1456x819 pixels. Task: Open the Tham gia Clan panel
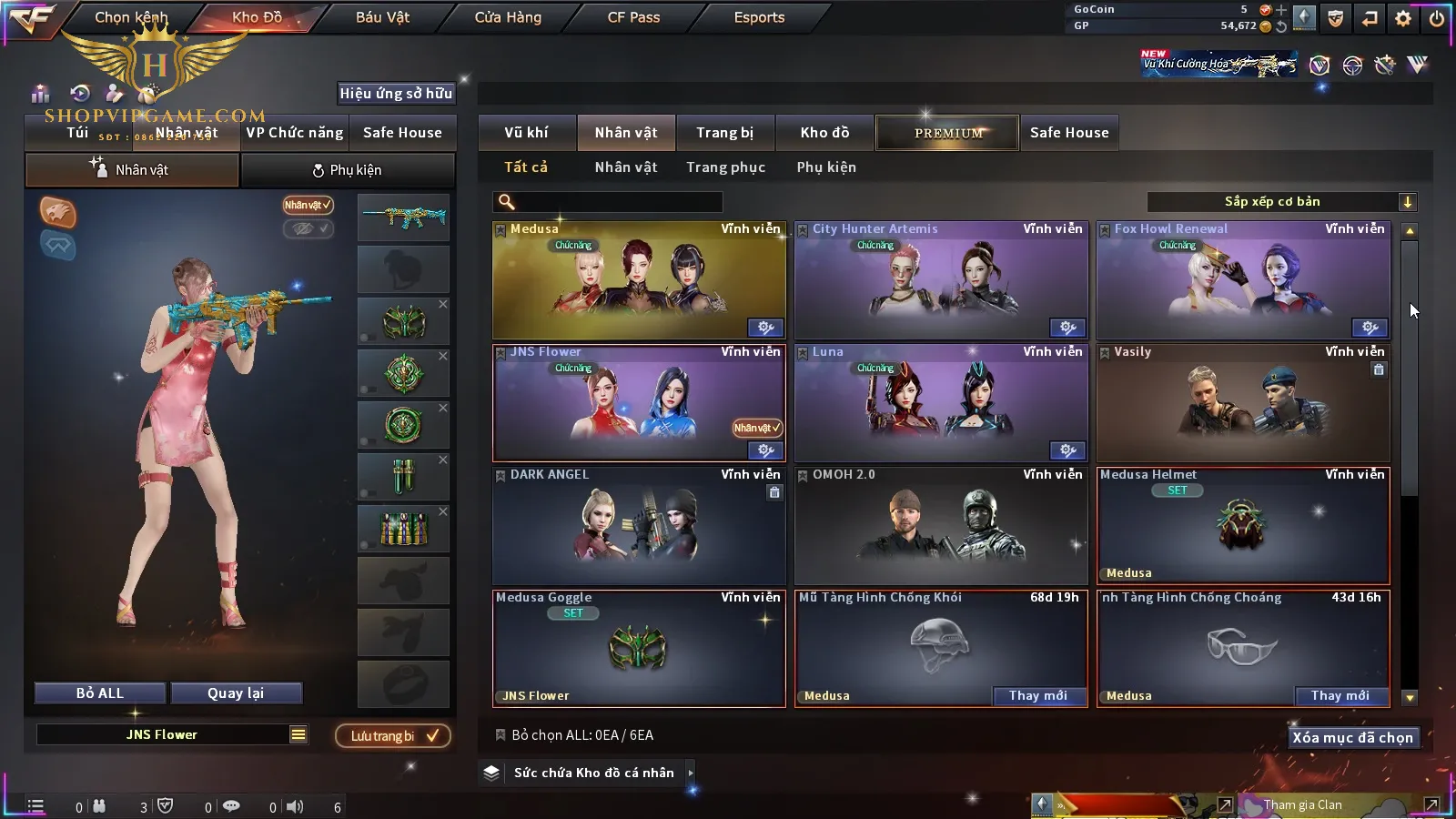(x=1303, y=805)
